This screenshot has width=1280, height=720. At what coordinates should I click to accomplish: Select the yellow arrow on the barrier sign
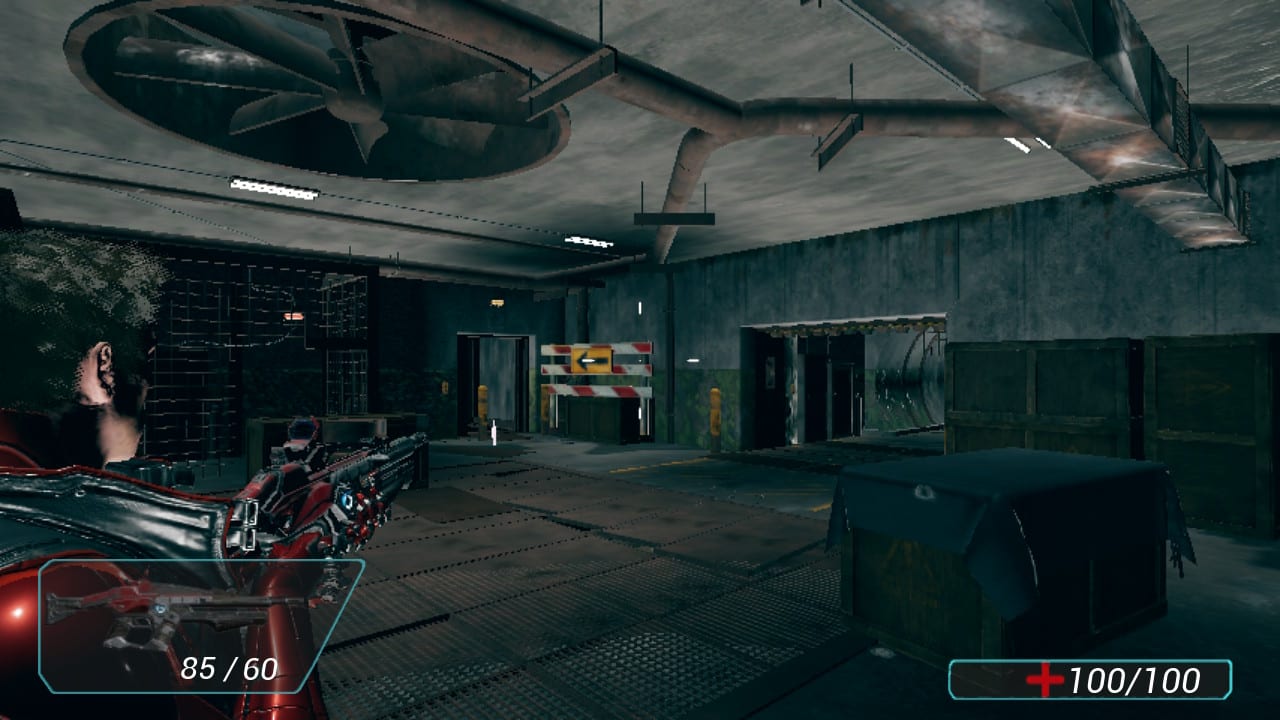[592, 360]
